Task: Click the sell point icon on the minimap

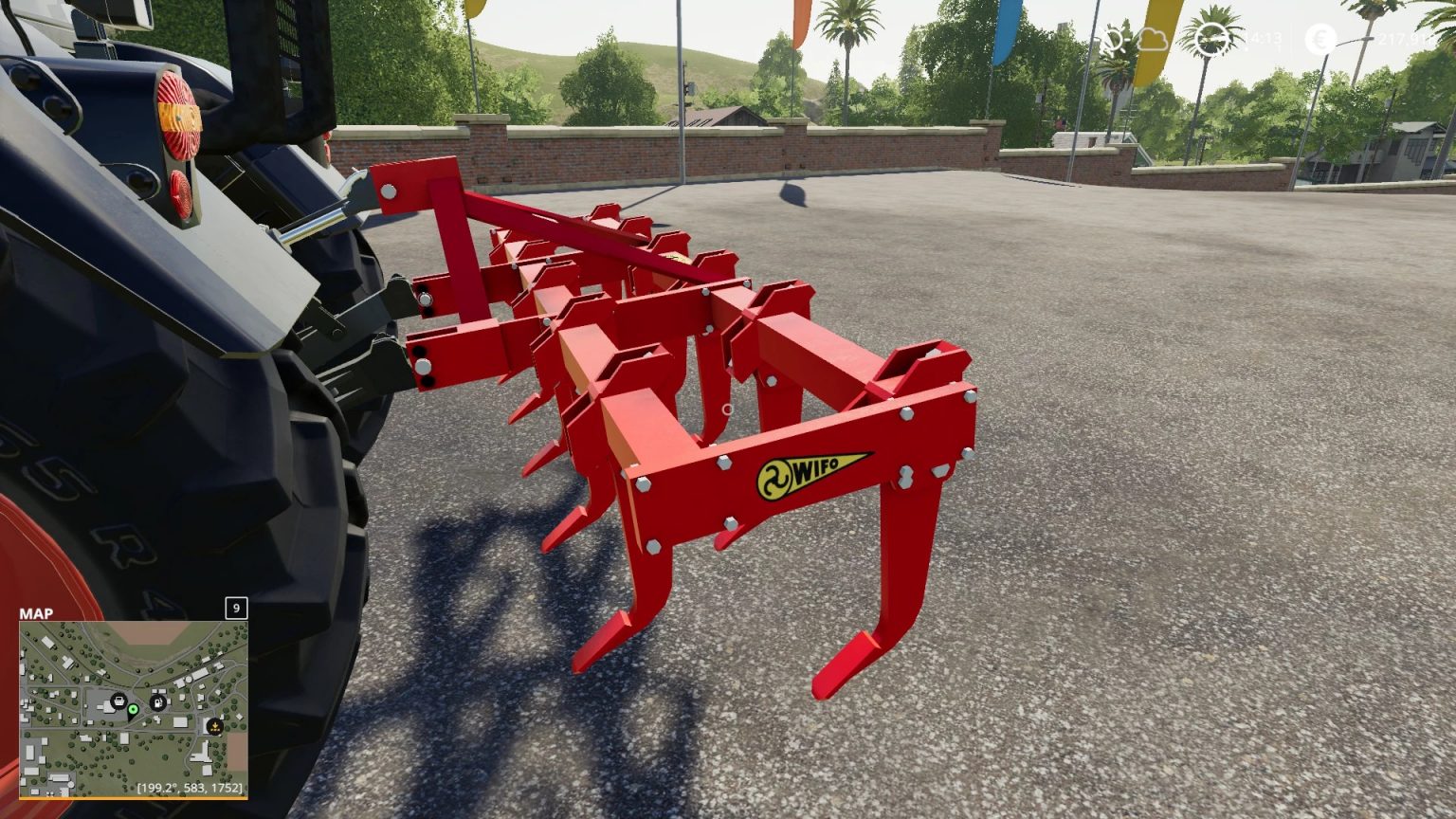Action: (214, 727)
